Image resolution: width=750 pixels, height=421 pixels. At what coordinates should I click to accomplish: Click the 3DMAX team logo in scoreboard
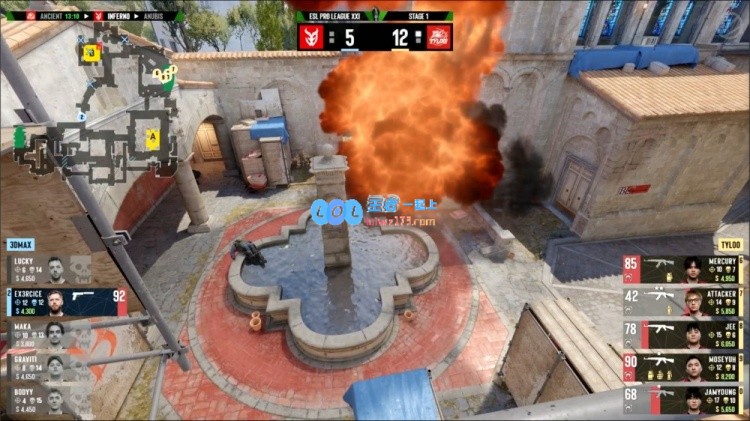tap(310, 37)
